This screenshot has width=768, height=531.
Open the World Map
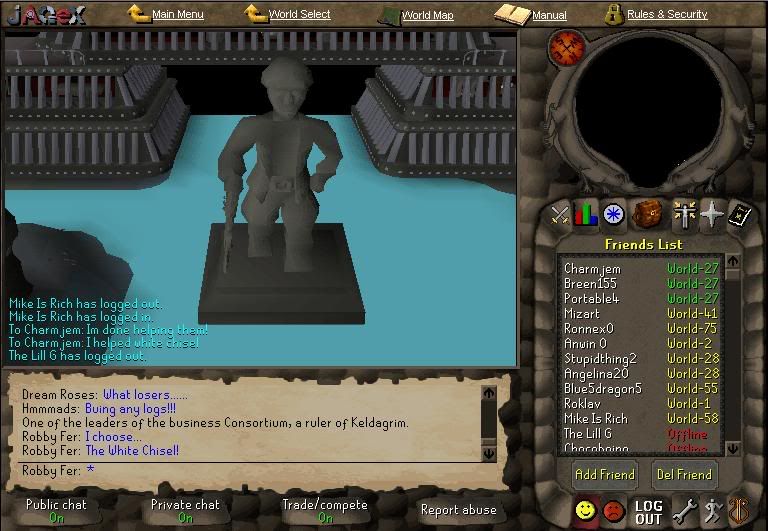(427, 16)
